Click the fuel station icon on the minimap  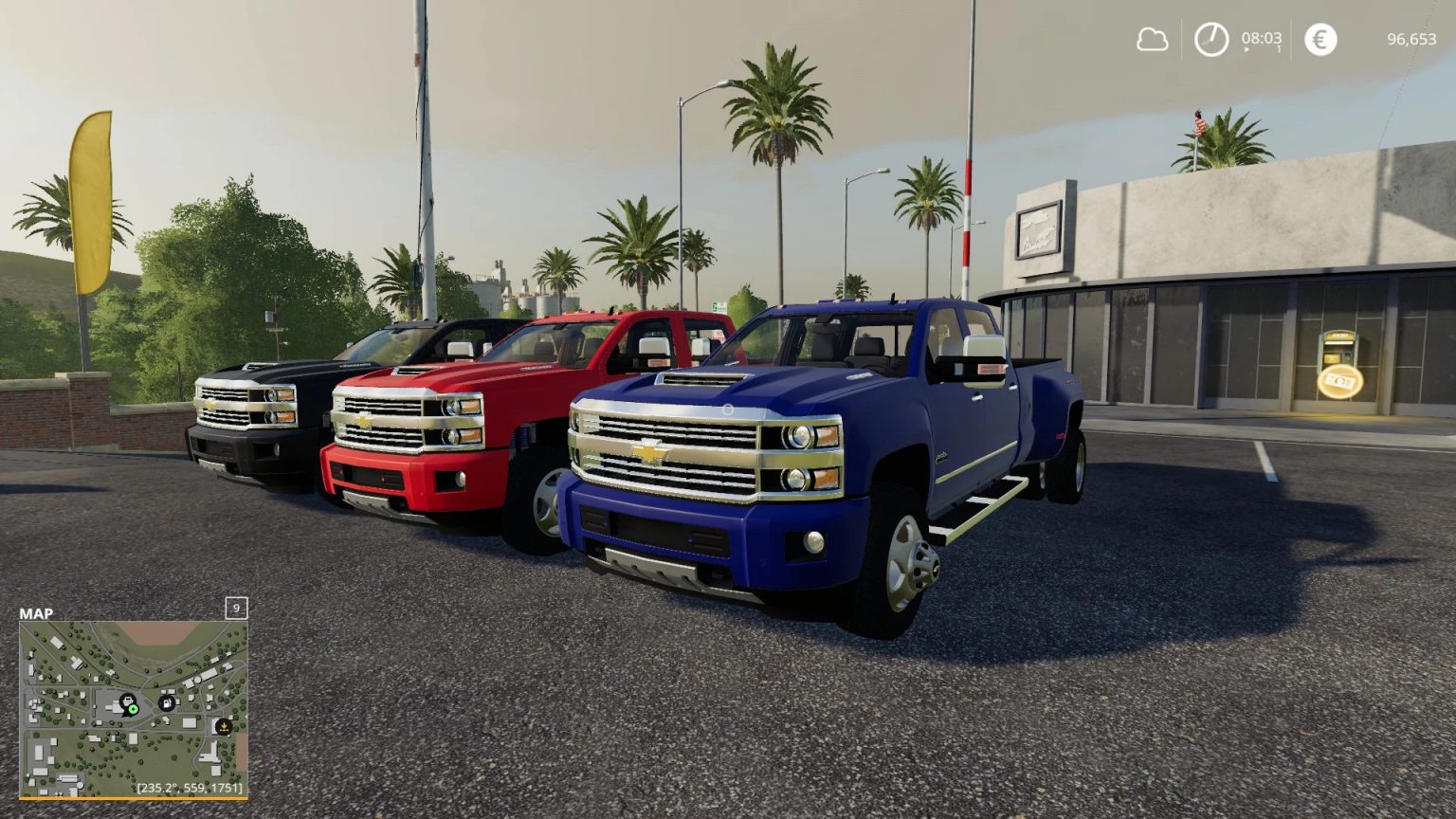coord(167,702)
